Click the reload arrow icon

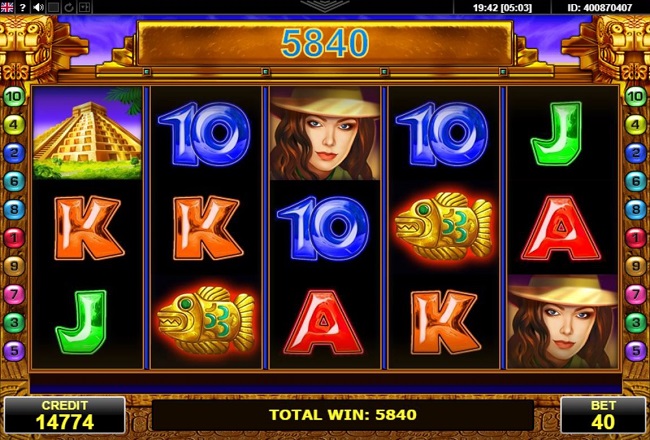point(69,7)
